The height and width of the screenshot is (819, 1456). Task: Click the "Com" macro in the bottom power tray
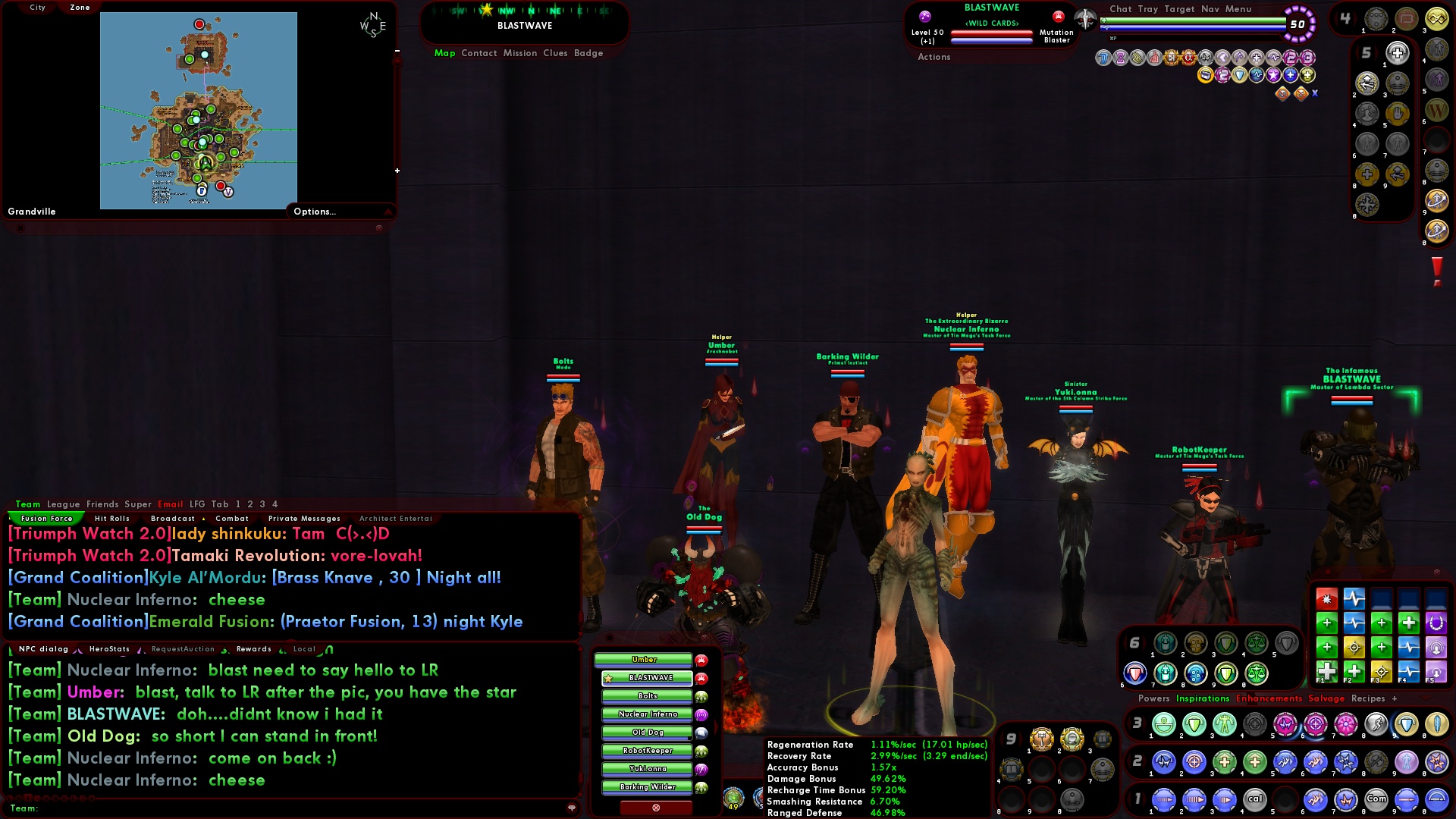coord(1376,799)
